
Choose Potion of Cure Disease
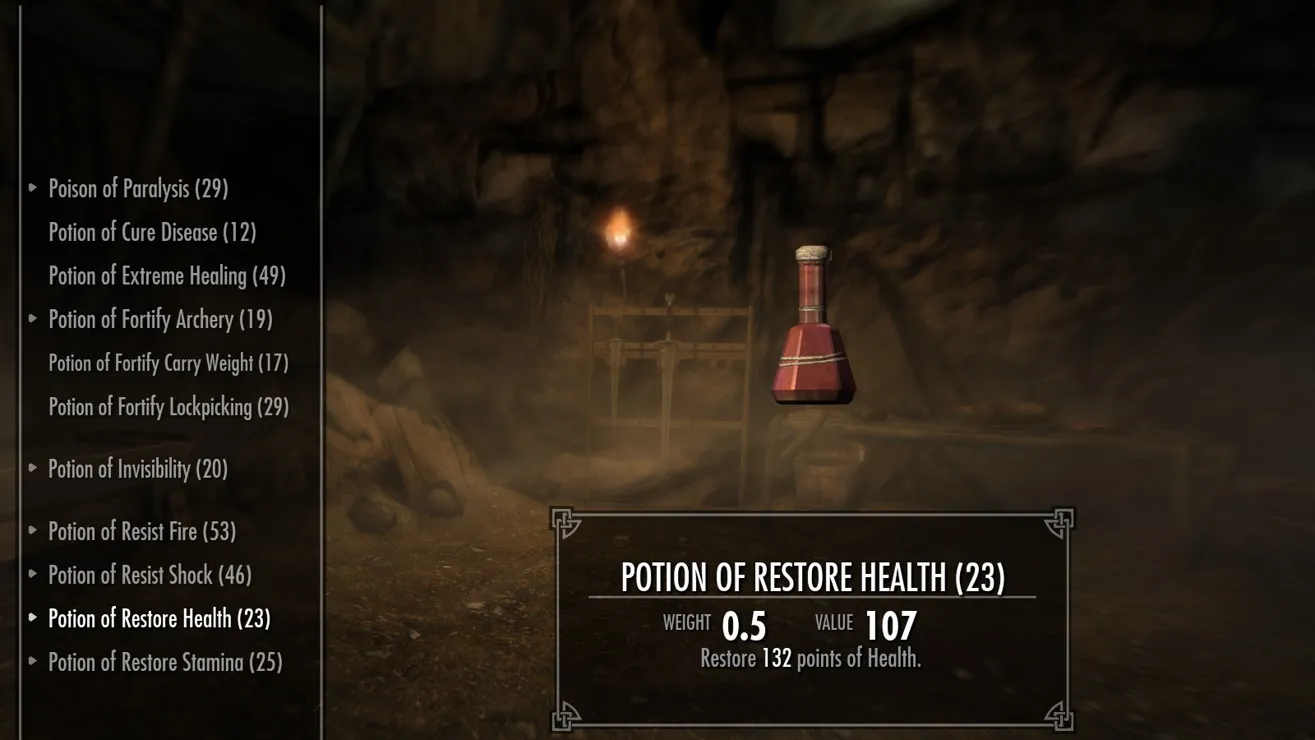152,233
